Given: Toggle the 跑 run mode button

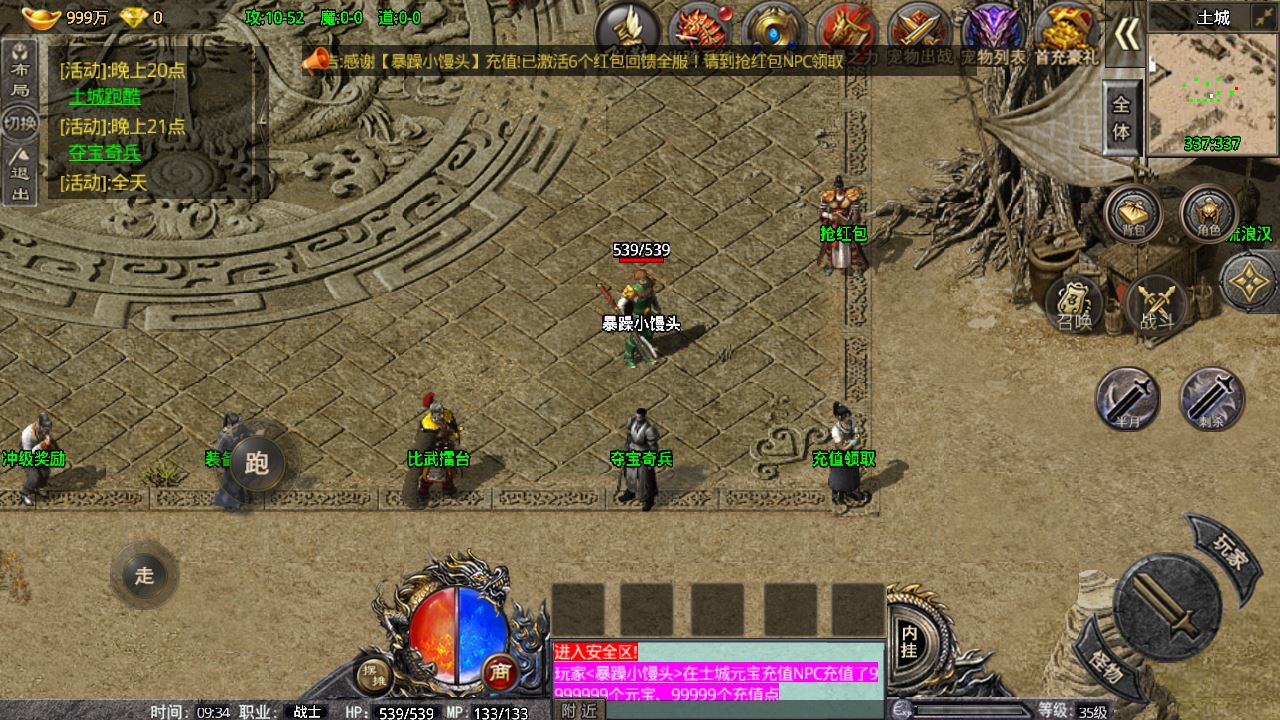Looking at the screenshot, I should pyautogui.click(x=257, y=463).
